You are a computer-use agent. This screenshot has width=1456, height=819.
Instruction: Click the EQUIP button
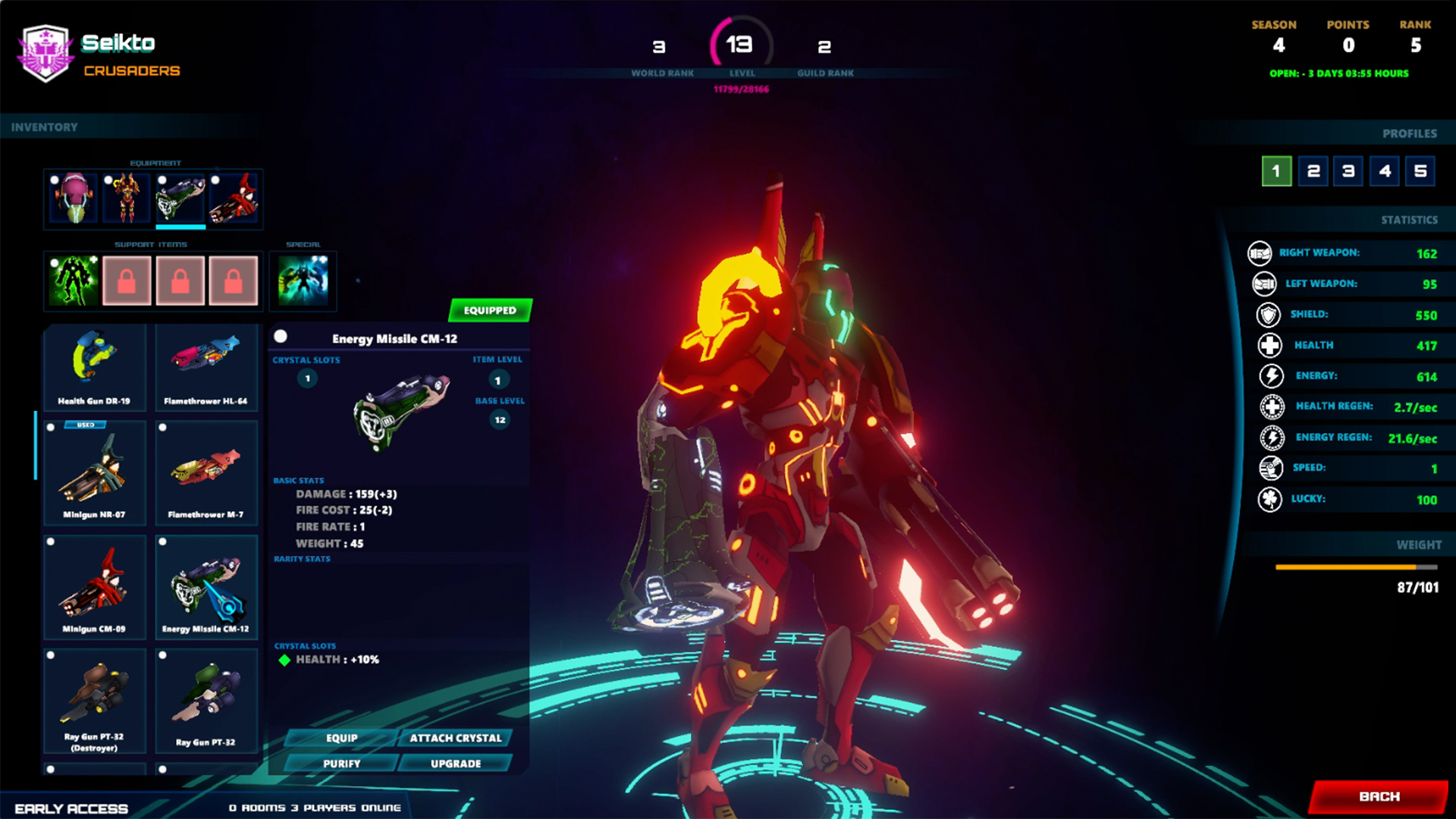tap(341, 738)
